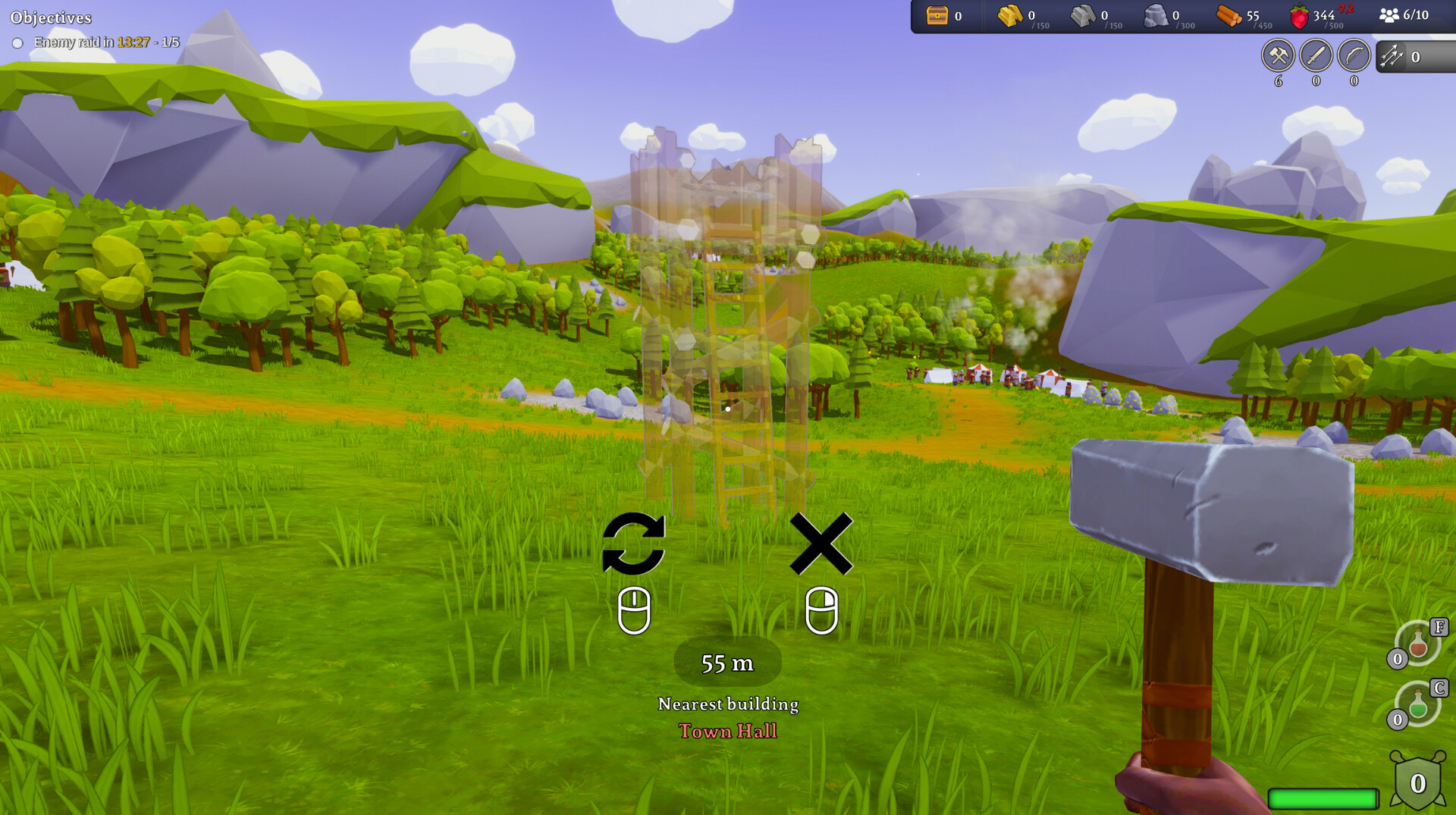This screenshot has width=1456, height=815.
Task: Open the nearest building Town Hall link
Action: (x=727, y=731)
